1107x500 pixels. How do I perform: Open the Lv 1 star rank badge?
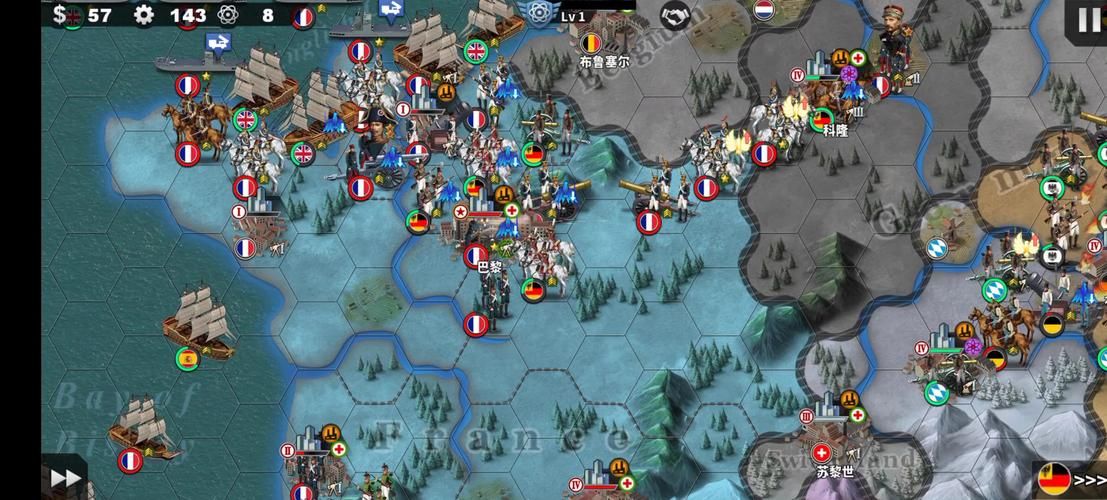click(541, 14)
